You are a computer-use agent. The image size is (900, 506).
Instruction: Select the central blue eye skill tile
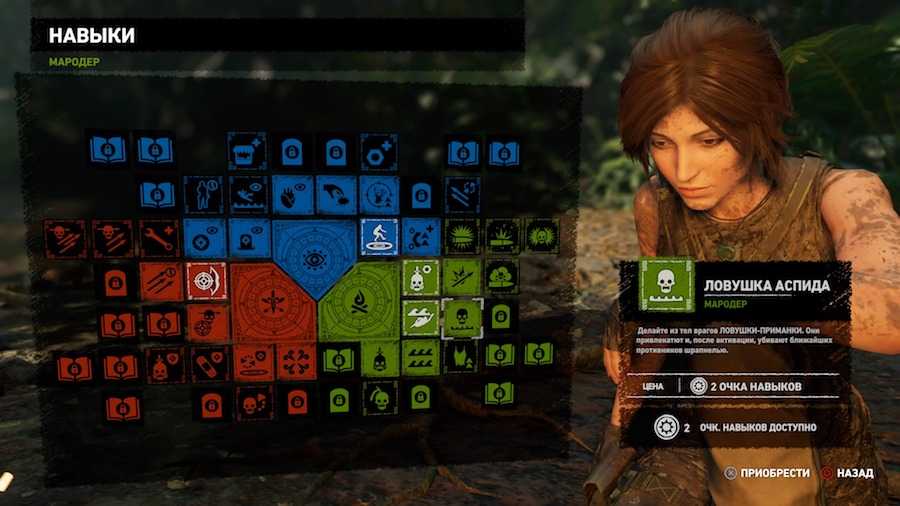tap(315, 259)
